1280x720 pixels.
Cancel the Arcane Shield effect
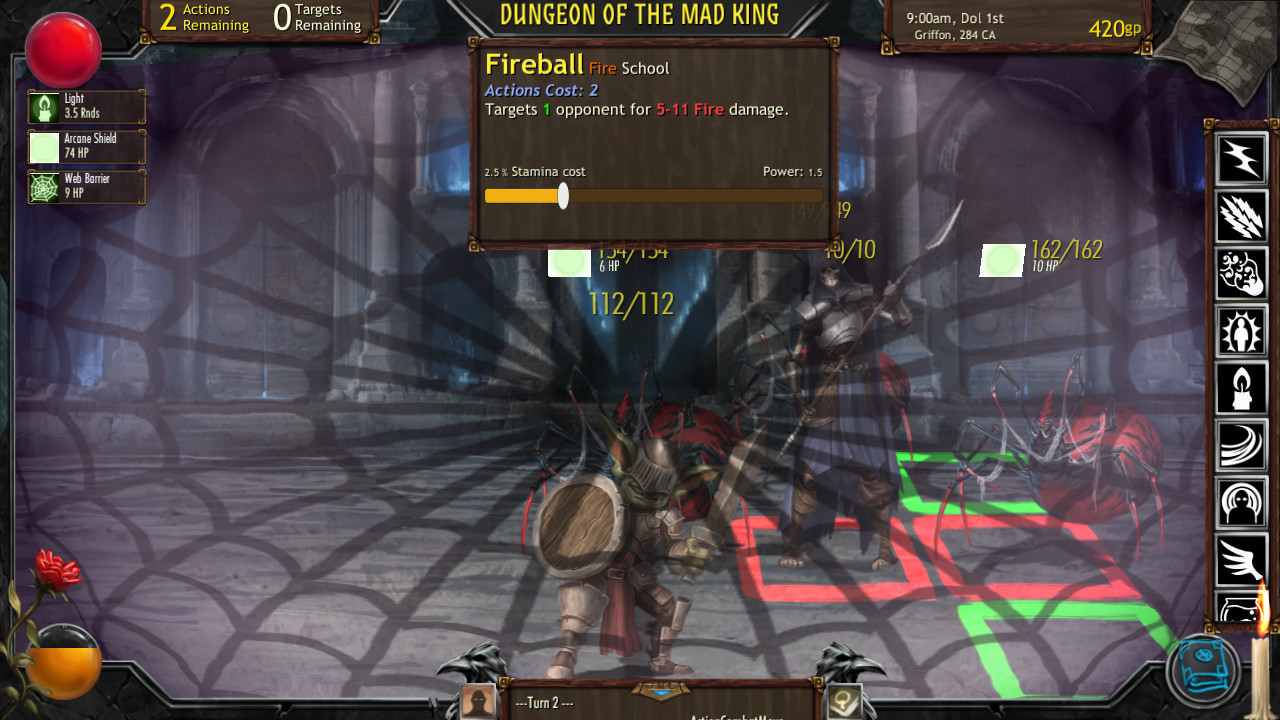pyautogui.click(x=85, y=147)
